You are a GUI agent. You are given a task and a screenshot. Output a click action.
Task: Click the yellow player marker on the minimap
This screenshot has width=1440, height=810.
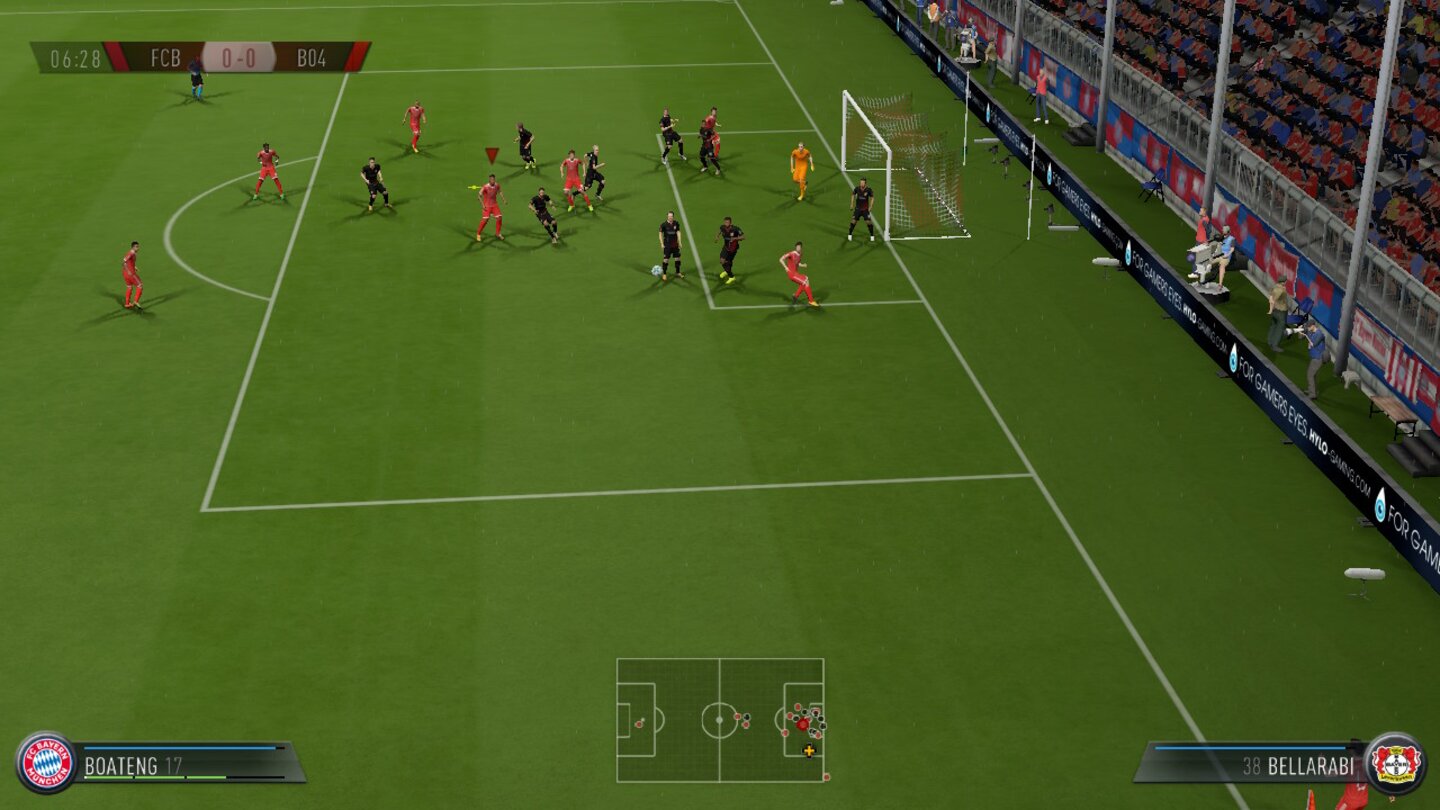(x=808, y=748)
